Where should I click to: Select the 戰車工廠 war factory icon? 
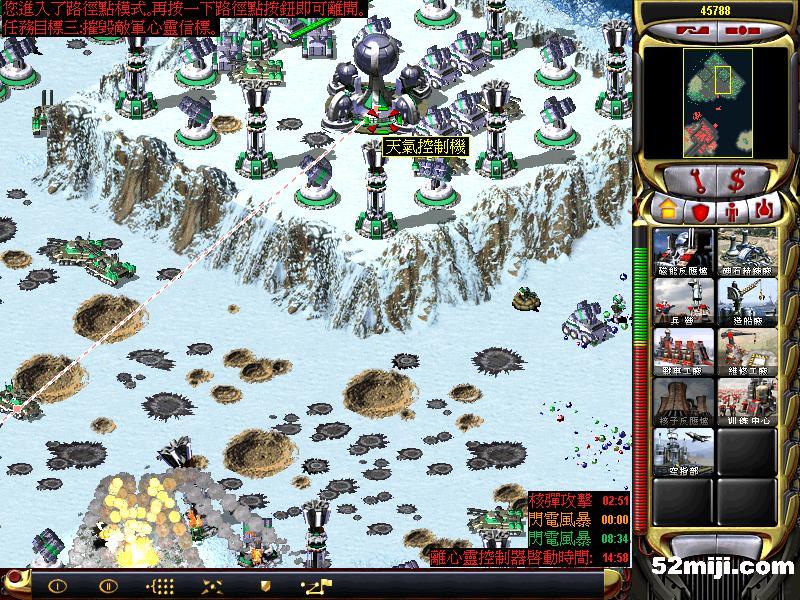pos(682,352)
